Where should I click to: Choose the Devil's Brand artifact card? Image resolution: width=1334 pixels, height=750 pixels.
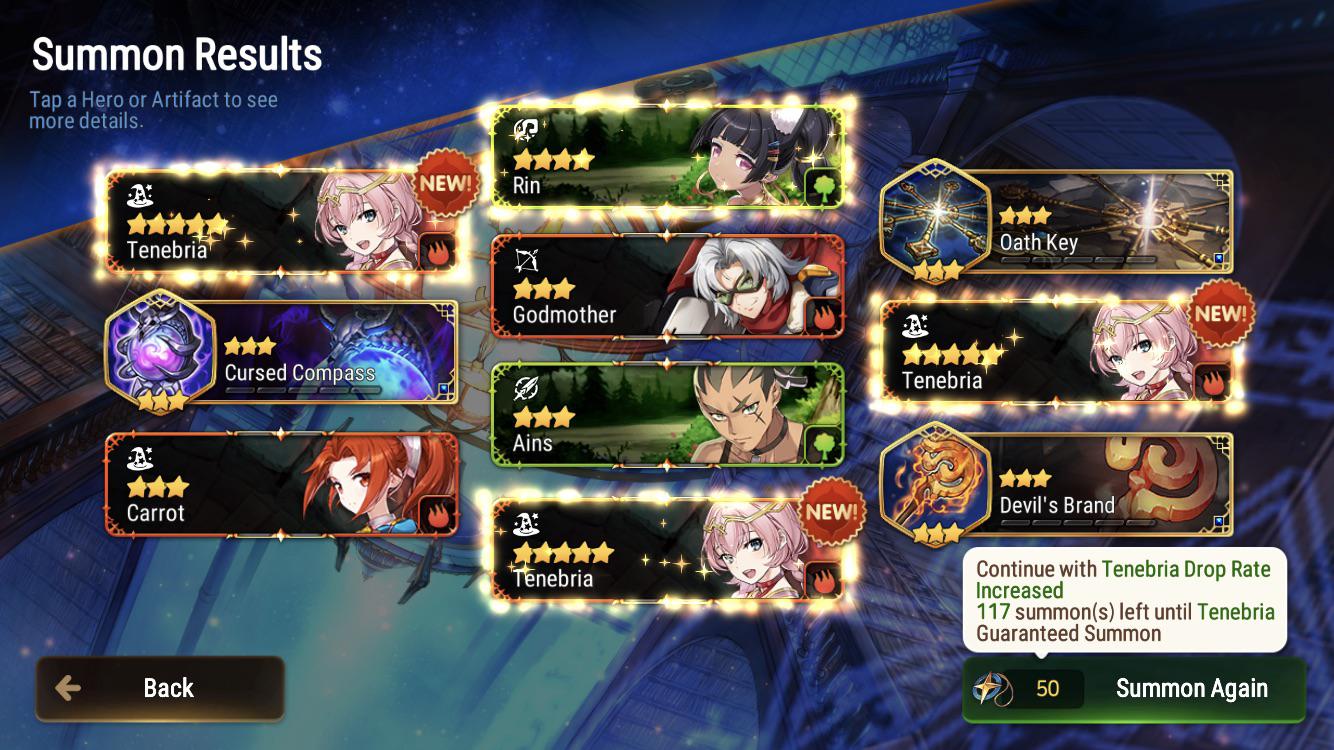[1057, 485]
